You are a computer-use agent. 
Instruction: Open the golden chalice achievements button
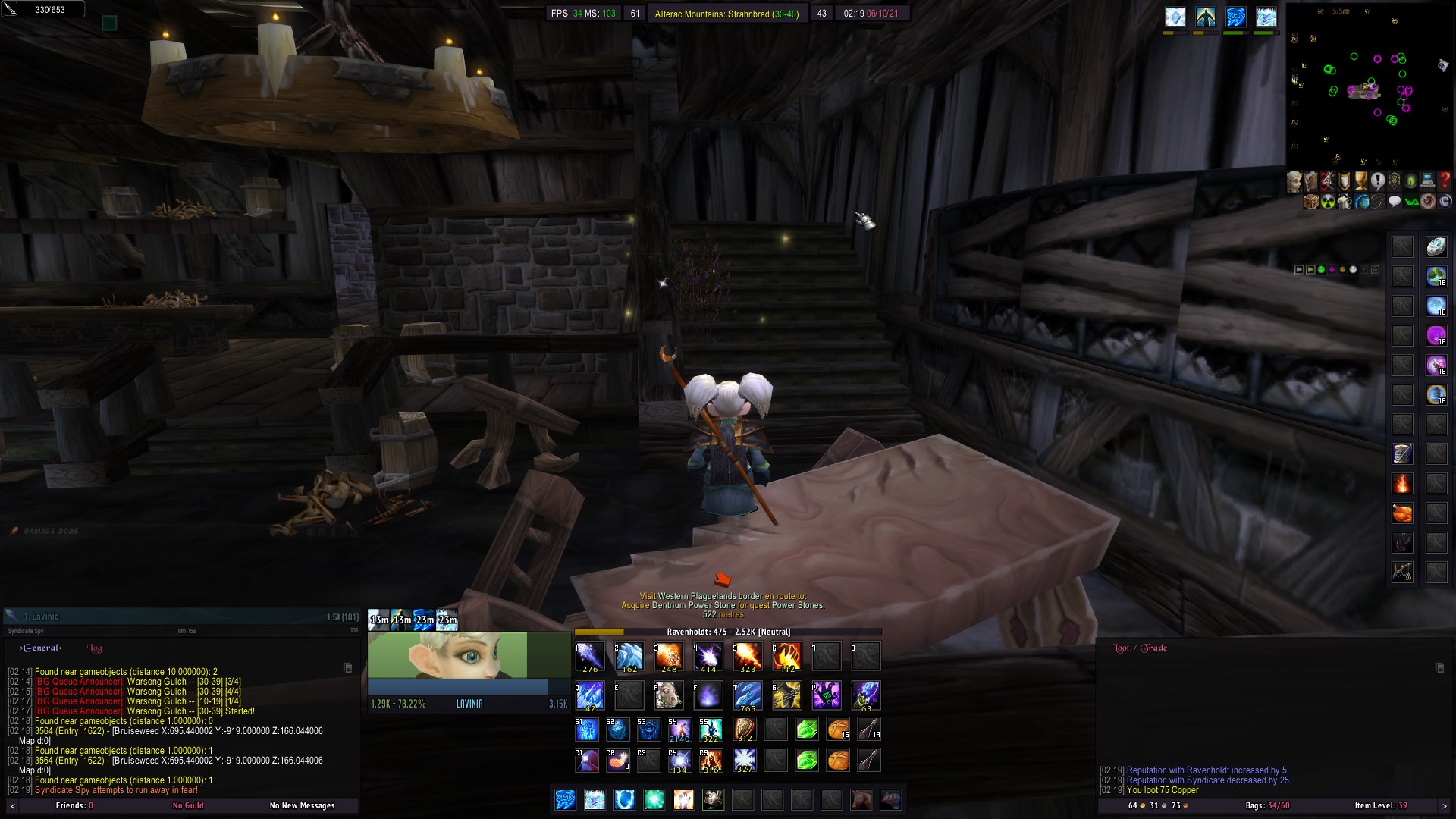(x=1360, y=181)
